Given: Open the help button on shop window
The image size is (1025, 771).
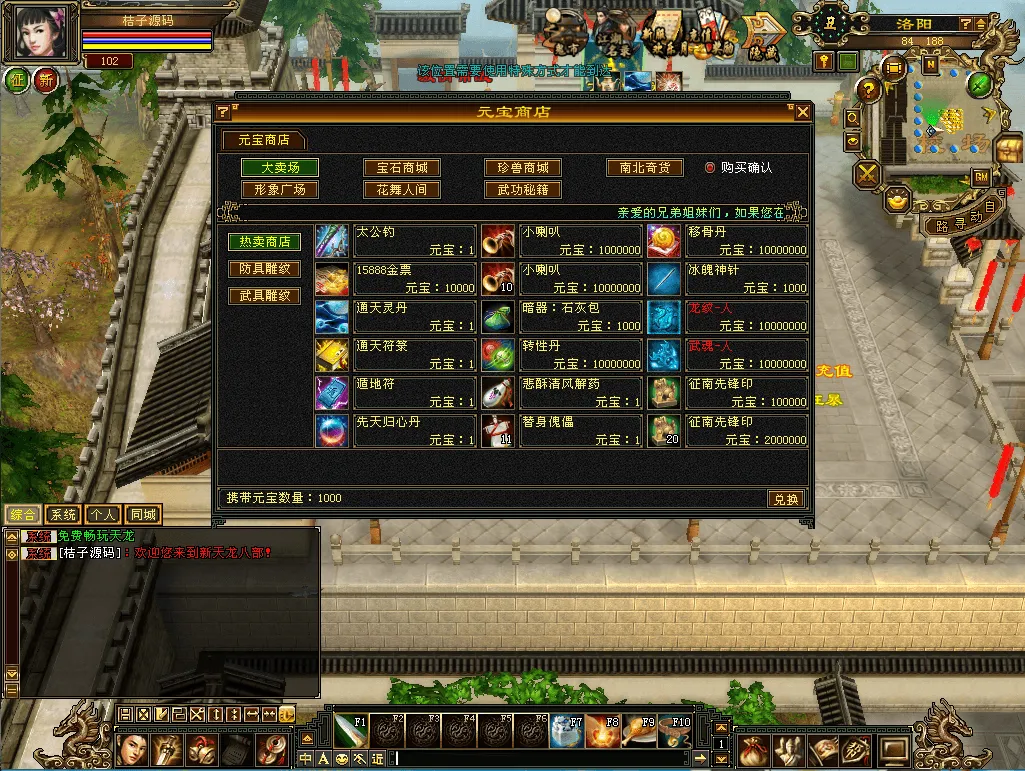Looking at the screenshot, I should [x=223, y=113].
